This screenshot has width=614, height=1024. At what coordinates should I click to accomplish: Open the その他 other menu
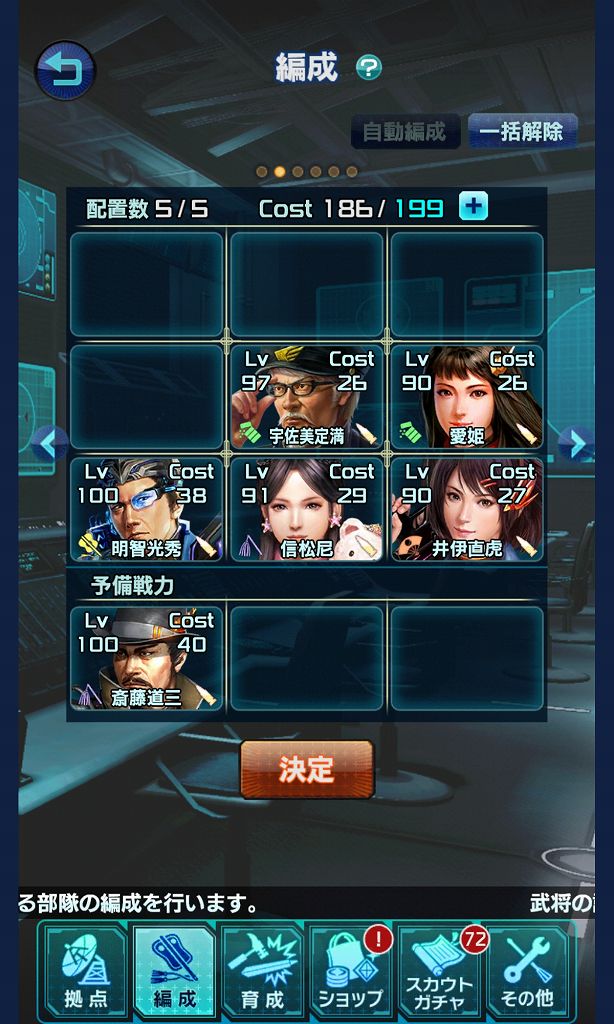click(x=527, y=971)
